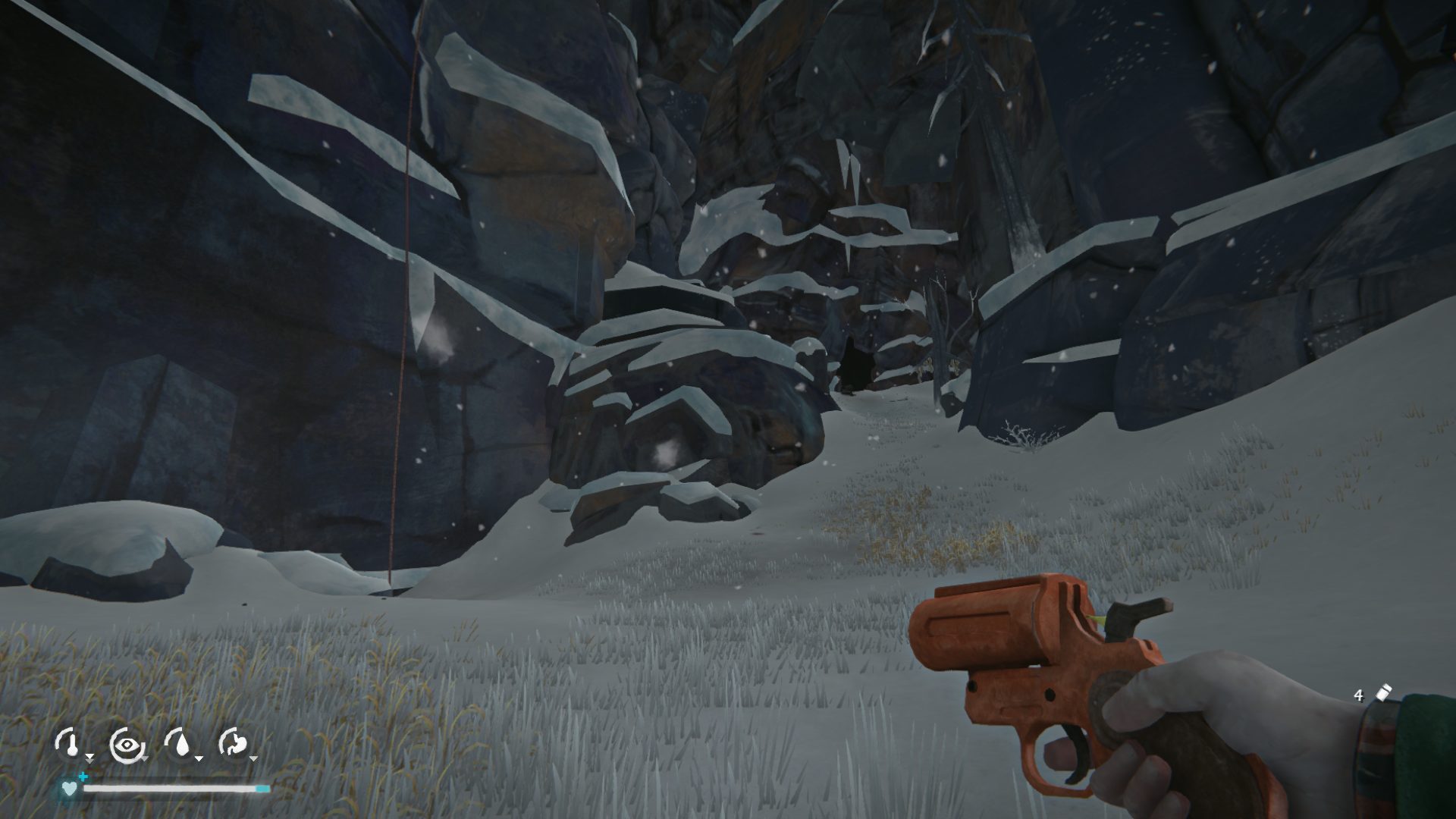Viewport: 1456px width, 819px height.
Task: Select the eye fatigue status icon
Action: [124, 744]
